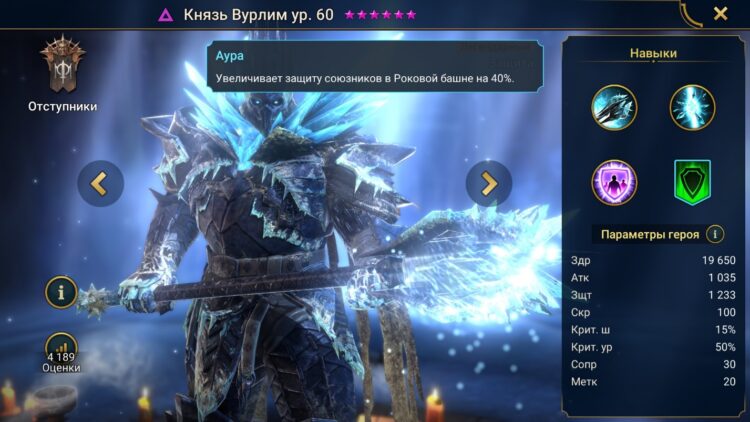Click the purple affinity triangle icon
Image resolution: width=750 pixels, height=422 pixels.
point(166,15)
